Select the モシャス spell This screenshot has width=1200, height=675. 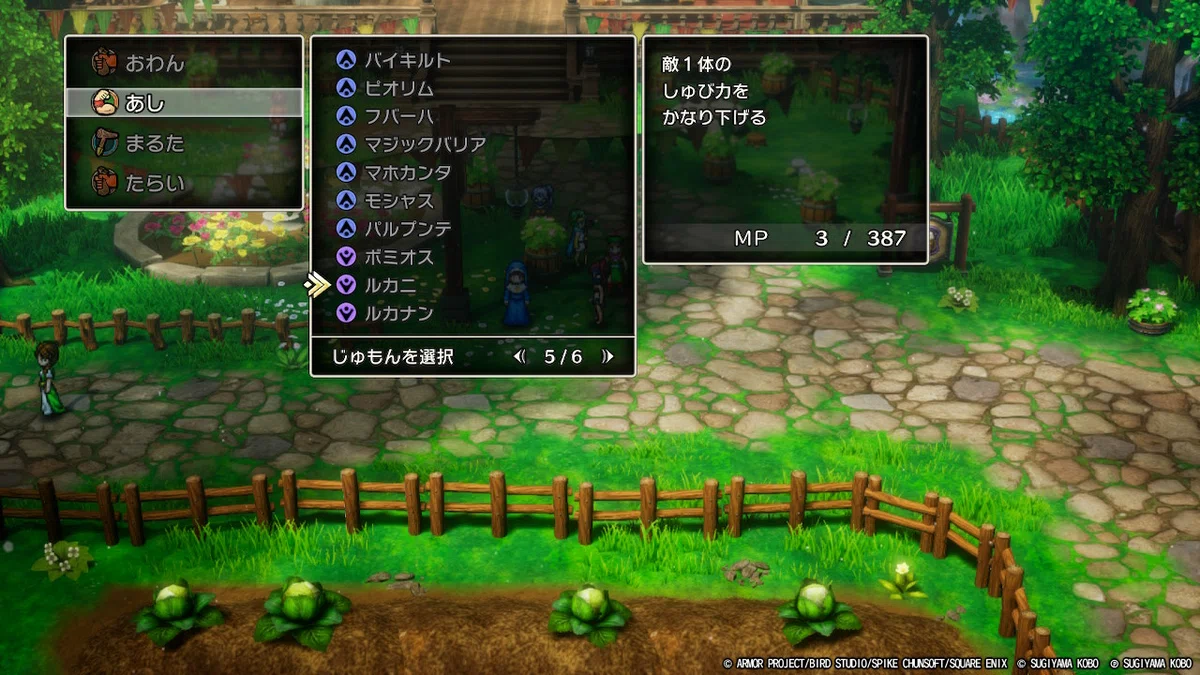(399, 200)
